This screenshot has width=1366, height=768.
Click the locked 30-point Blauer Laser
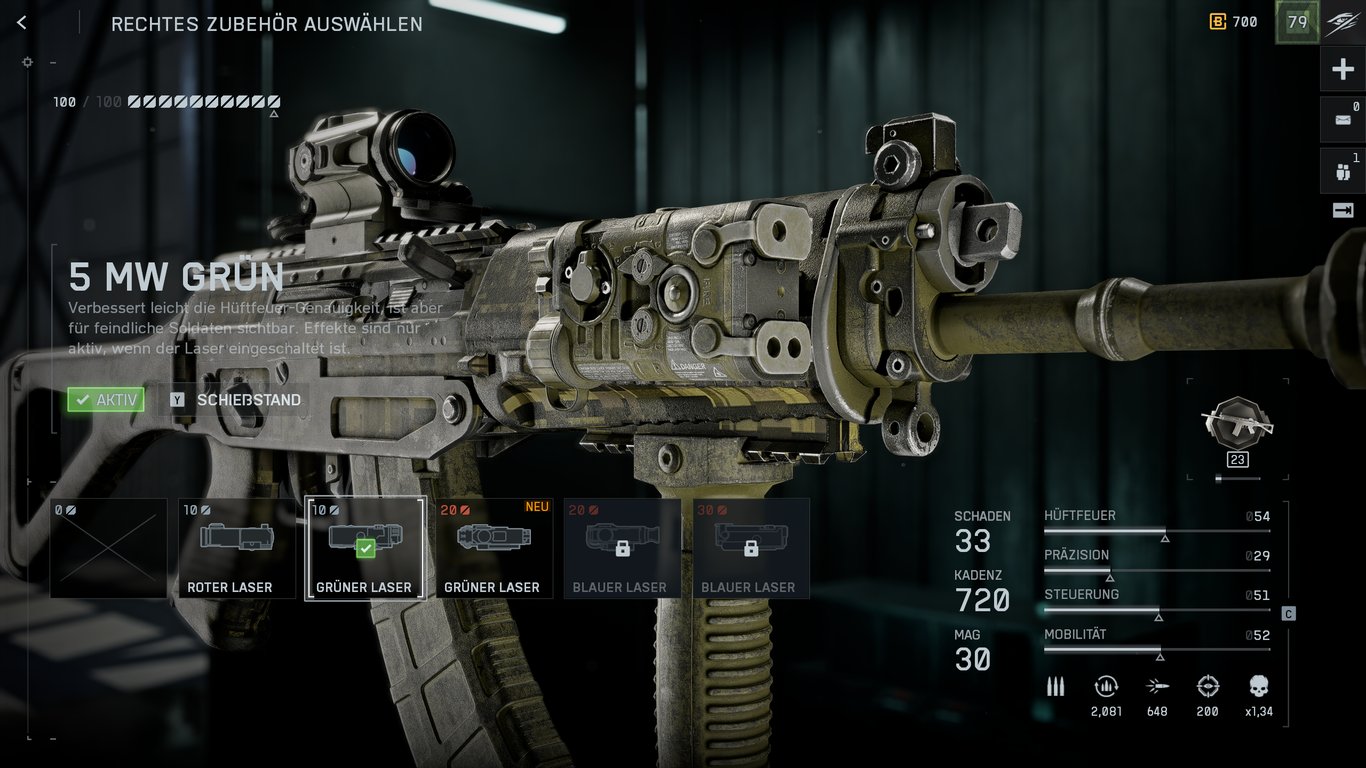coord(749,548)
